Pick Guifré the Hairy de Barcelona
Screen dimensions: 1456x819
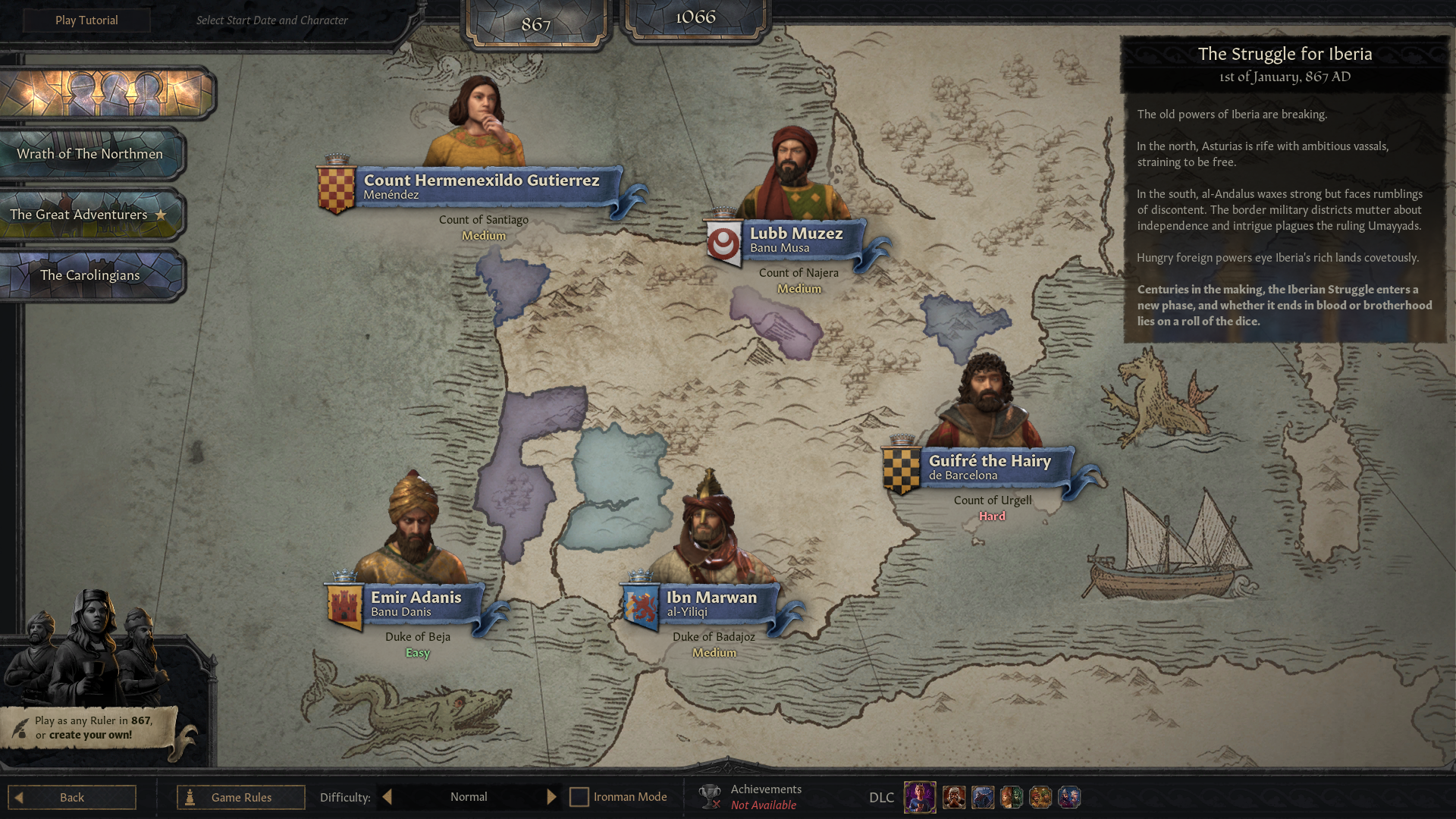pyautogui.click(x=989, y=467)
